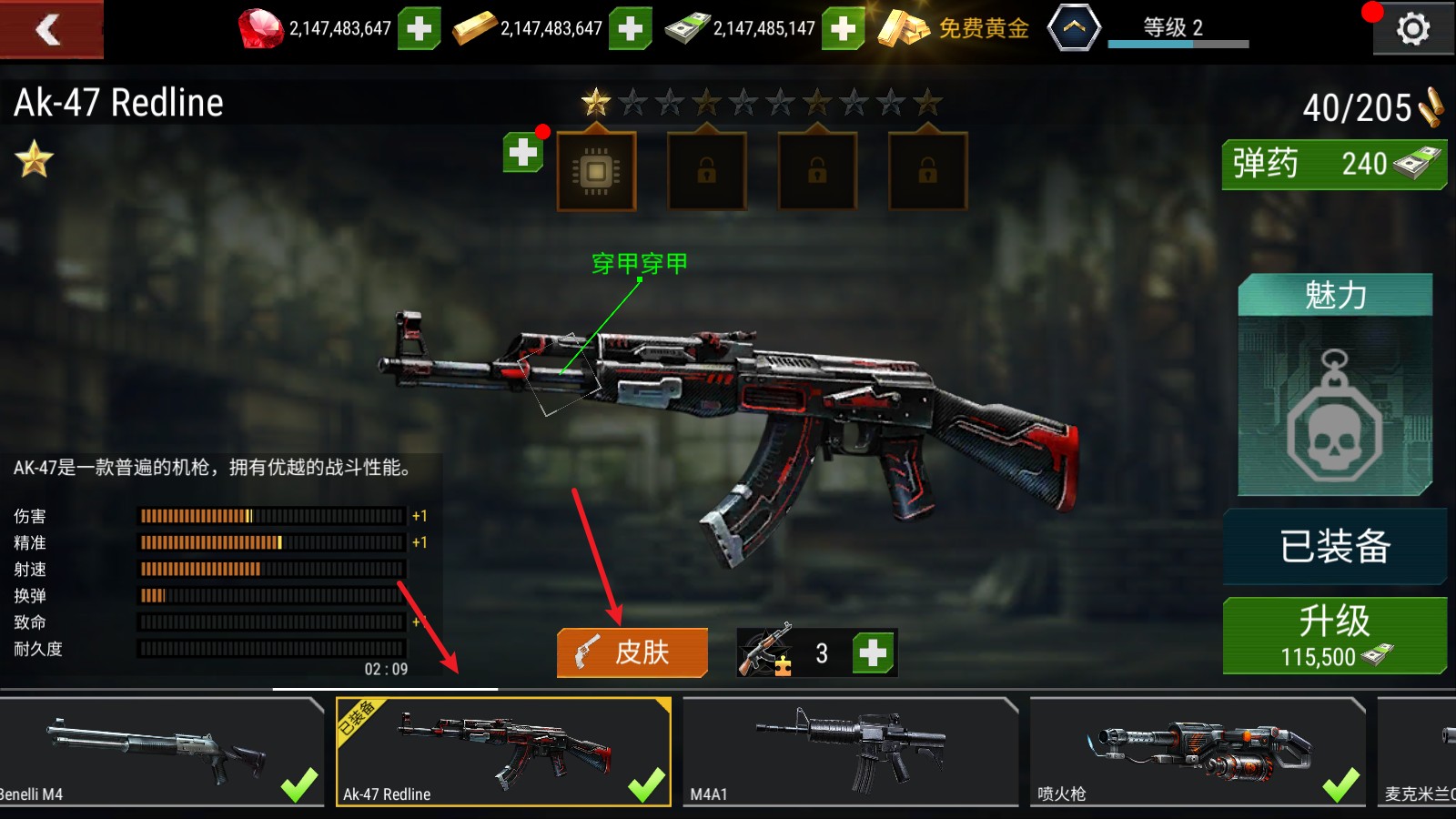Choose the flamethrower (喷火枪) tile
The height and width of the screenshot is (819, 1456).
[x=1198, y=752]
